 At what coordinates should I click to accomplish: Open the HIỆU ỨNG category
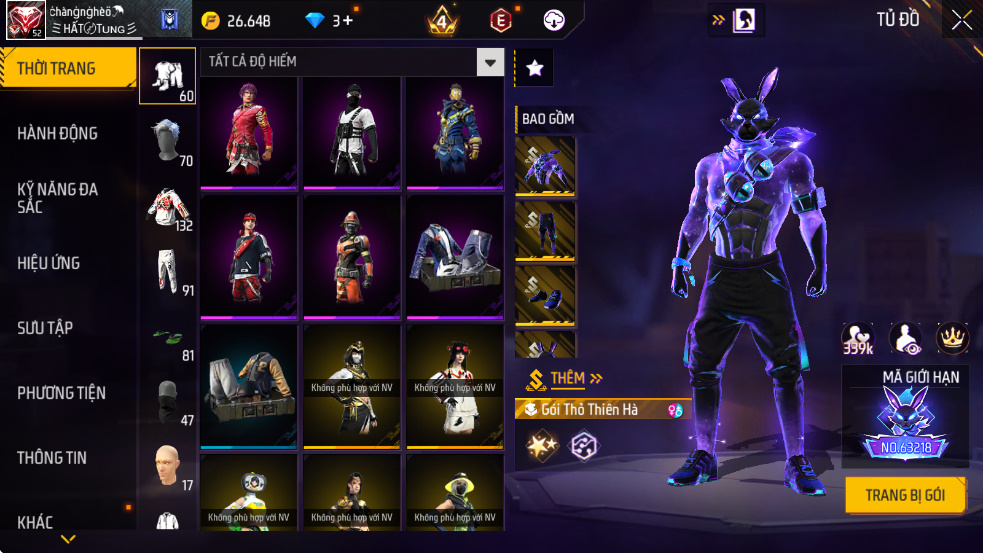[48, 263]
